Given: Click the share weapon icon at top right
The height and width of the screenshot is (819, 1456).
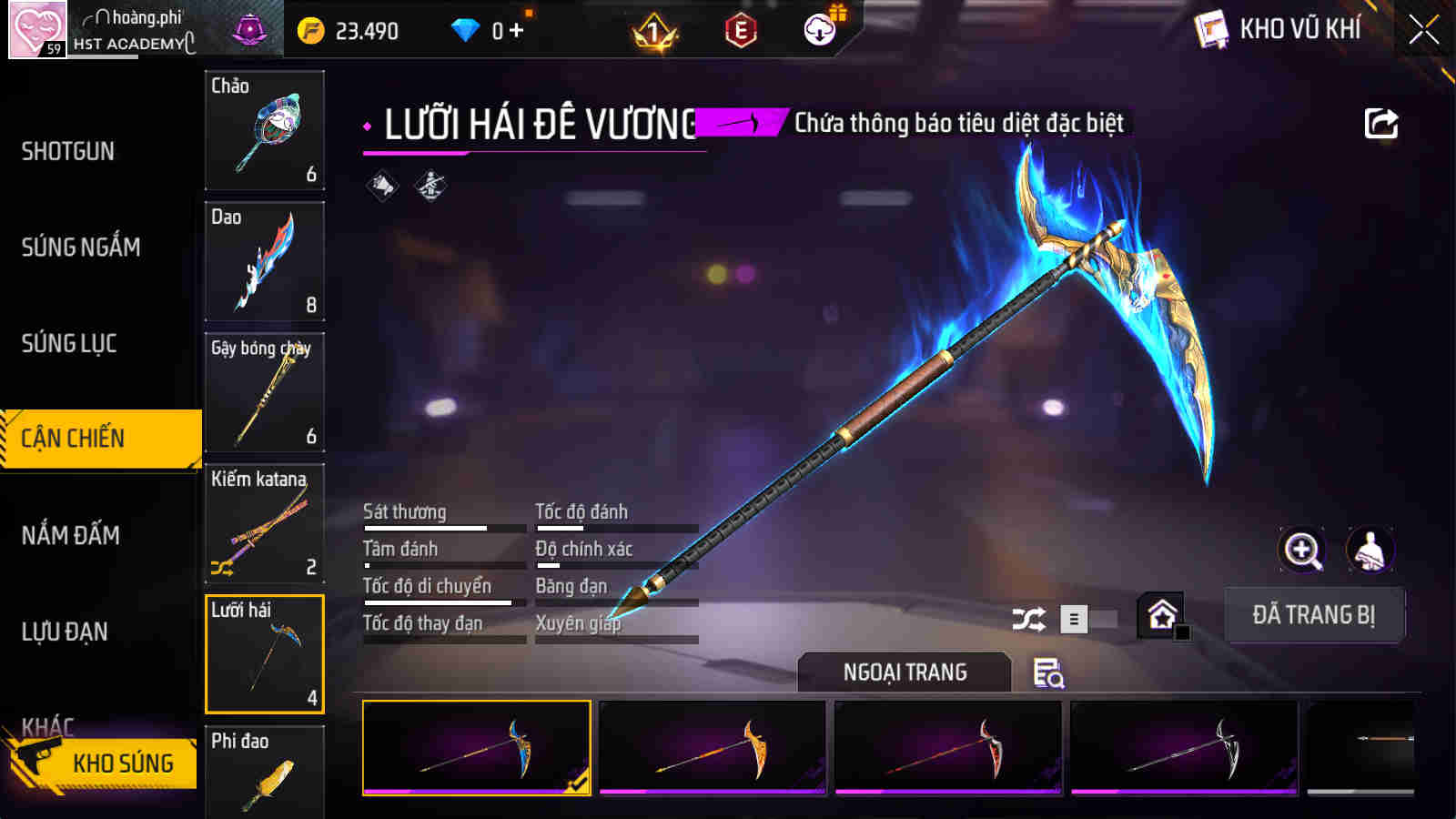Looking at the screenshot, I should pyautogui.click(x=1380, y=123).
